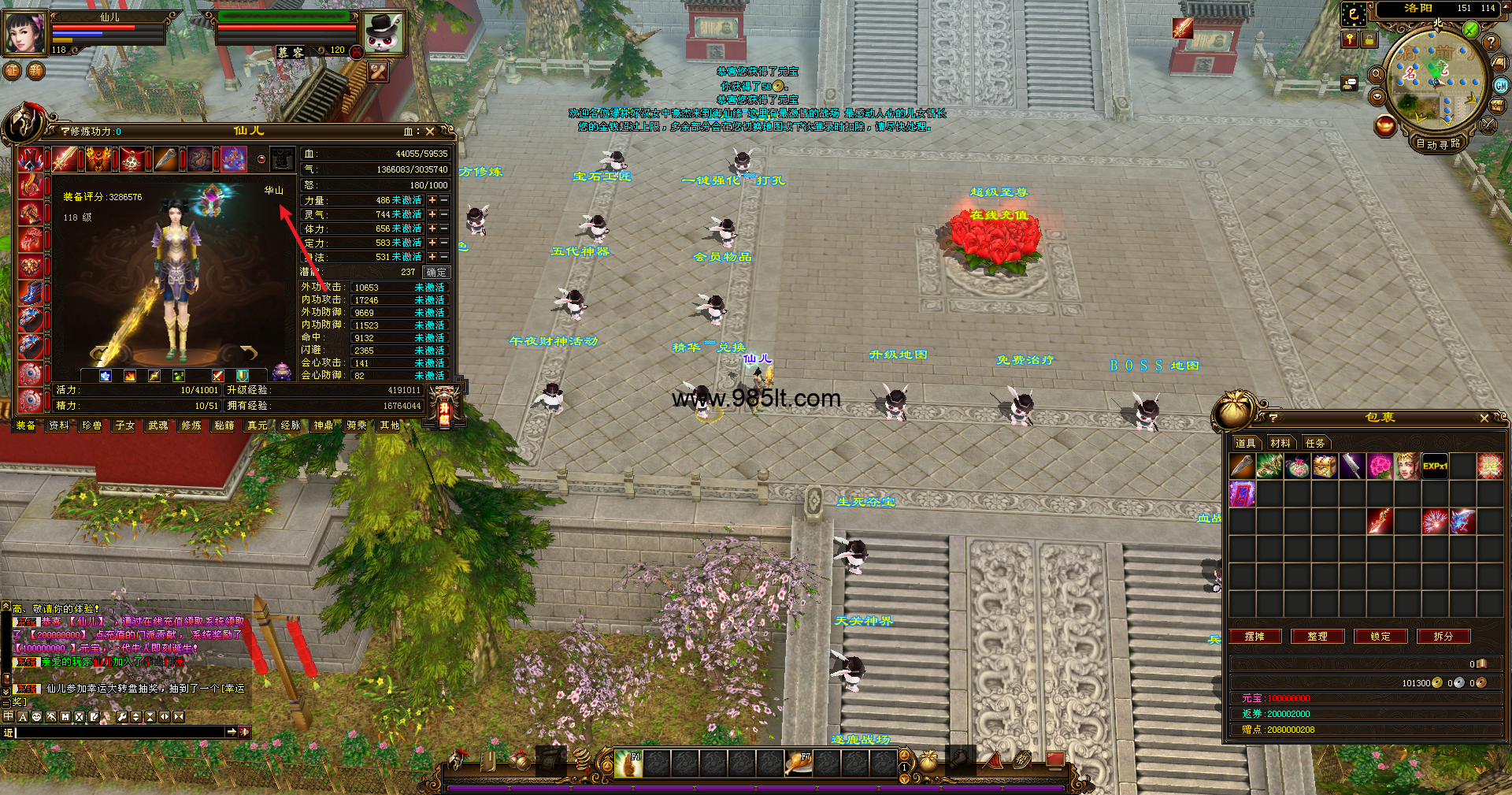Show the 骑乘 mount tab
The width and height of the screenshot is (1512, 795).
357,425
